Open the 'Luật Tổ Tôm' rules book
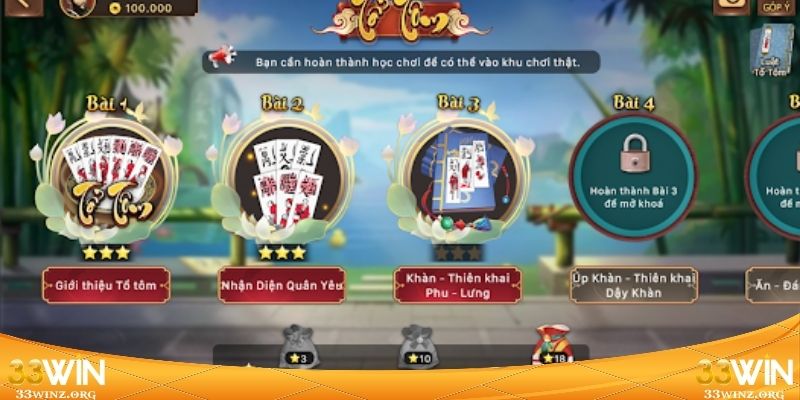This screenshot has width=800, height=400. click(771, 51)
